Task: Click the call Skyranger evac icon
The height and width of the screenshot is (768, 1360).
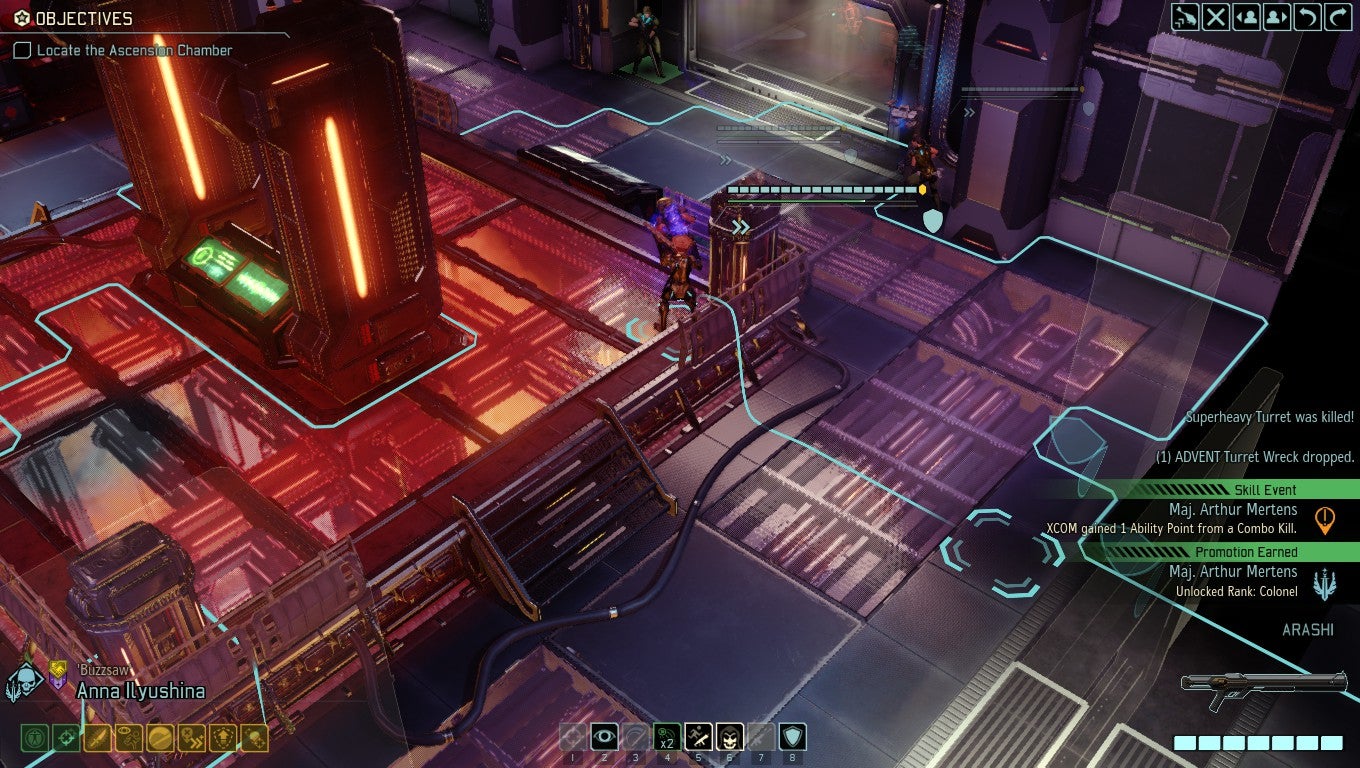Action: coord(1185,17)
